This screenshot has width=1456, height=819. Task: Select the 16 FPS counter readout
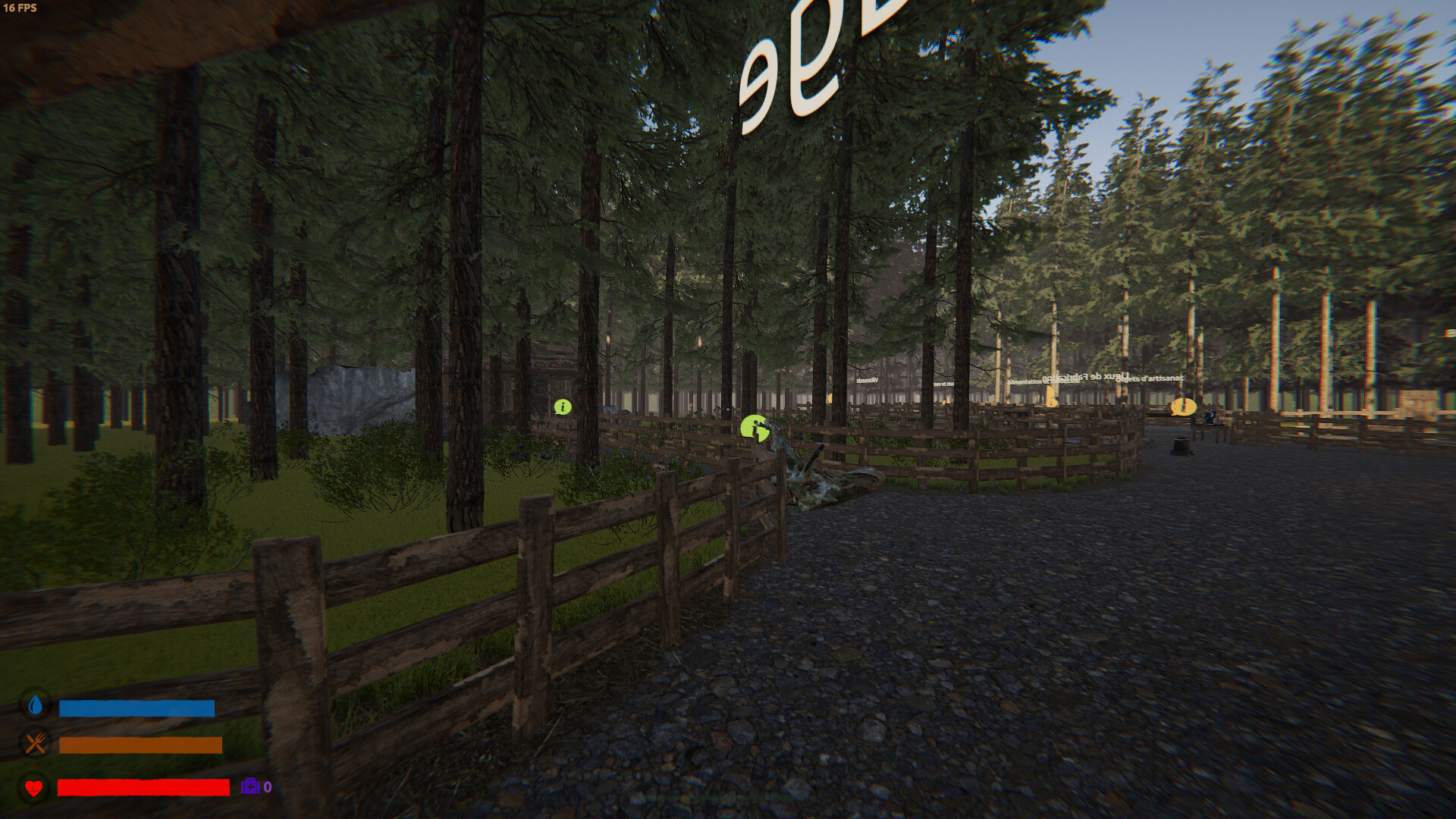click(21, 9)
